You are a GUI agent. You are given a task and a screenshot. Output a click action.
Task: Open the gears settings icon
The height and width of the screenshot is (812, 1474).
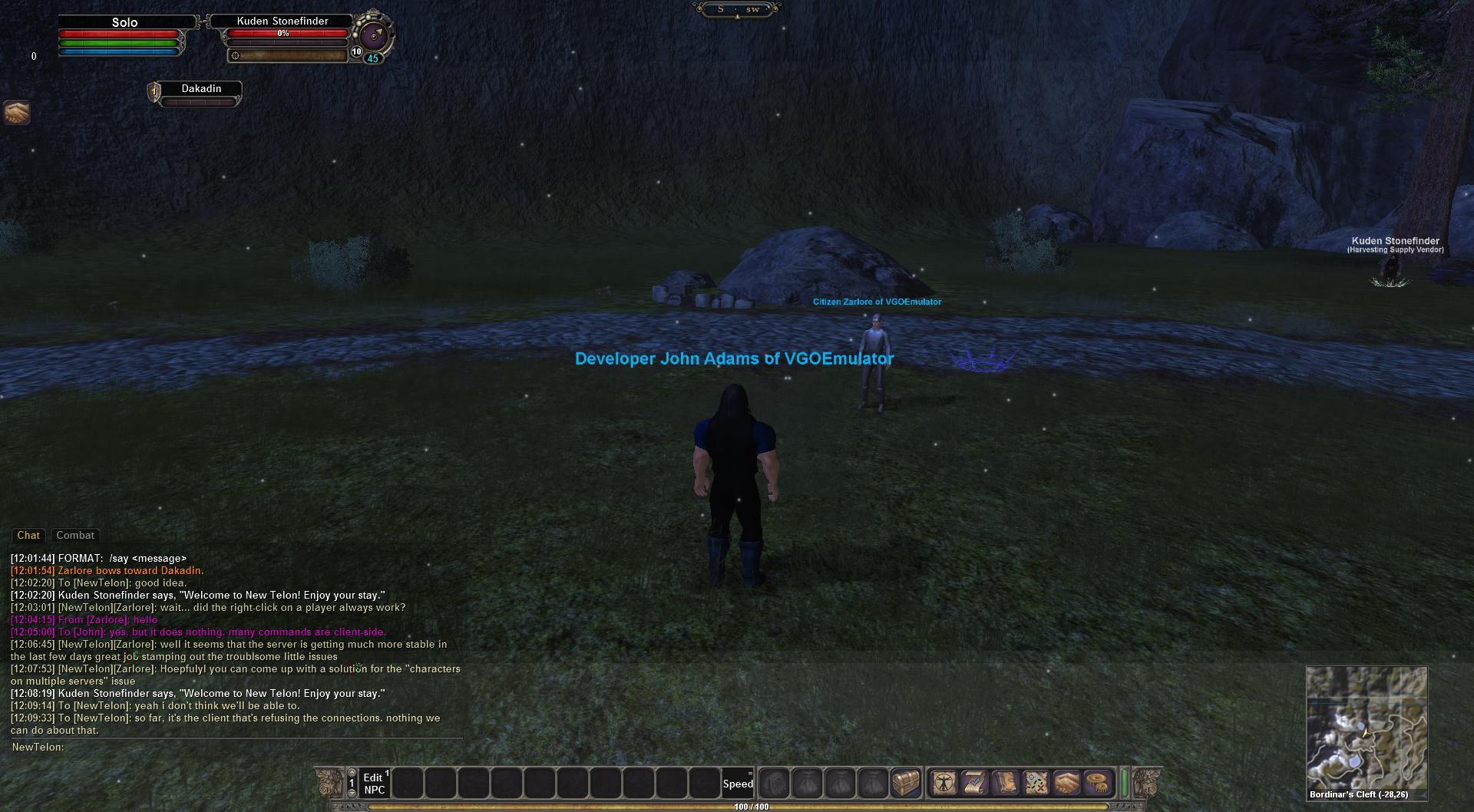pos(1099,784)
